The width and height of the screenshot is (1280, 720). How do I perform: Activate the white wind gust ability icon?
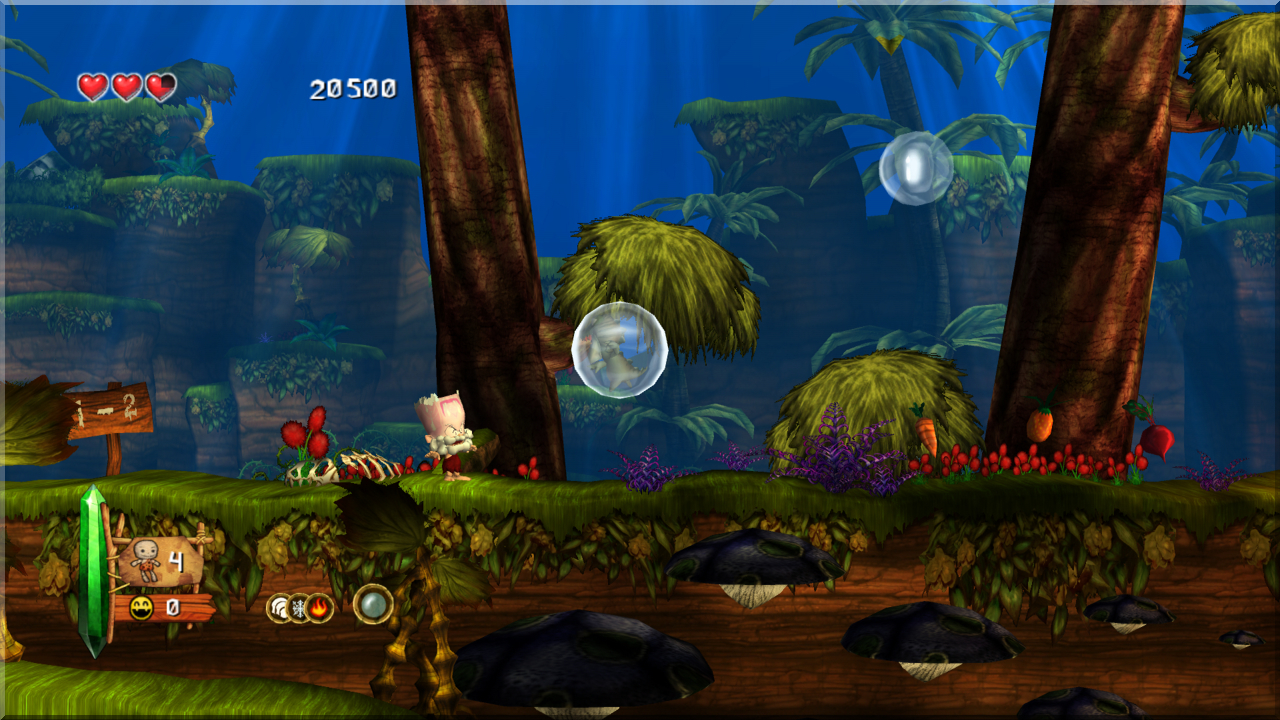point(280,607)
